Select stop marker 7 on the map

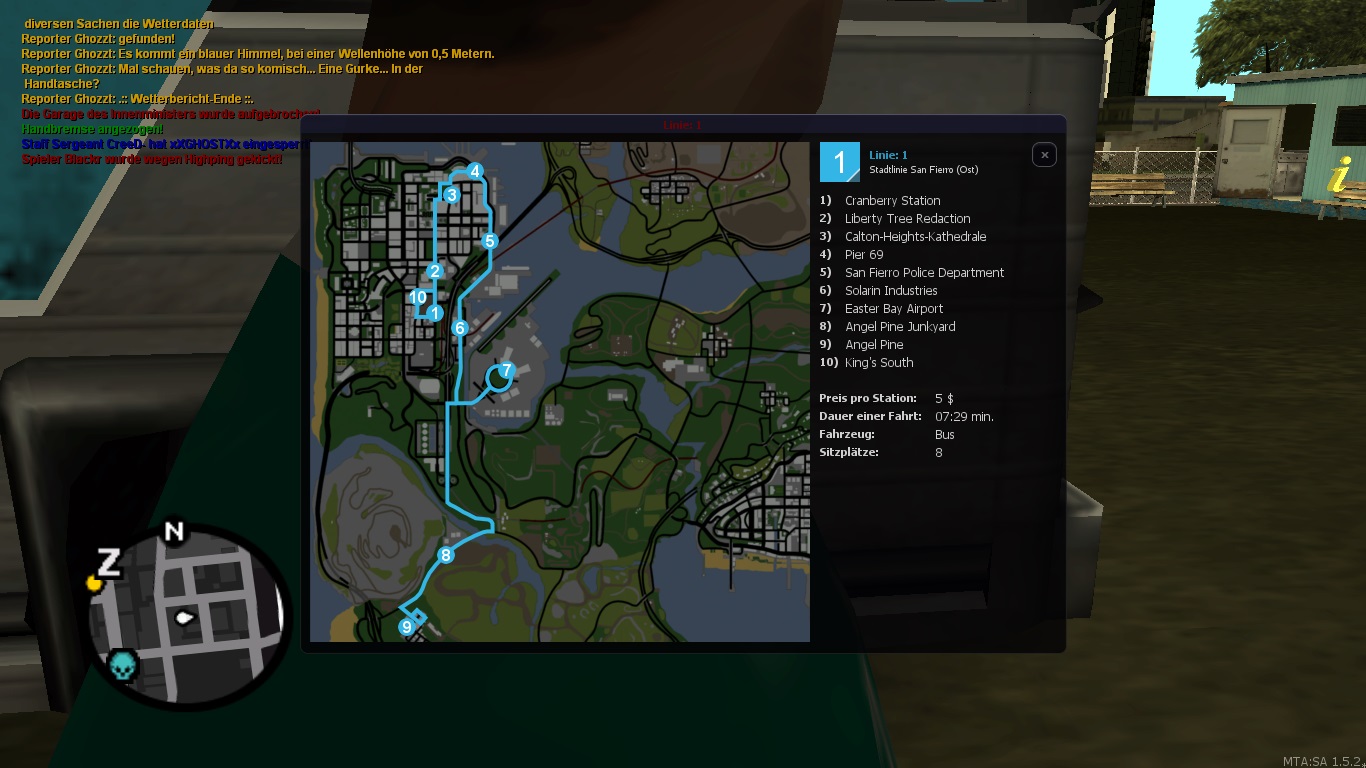point(506,371)
